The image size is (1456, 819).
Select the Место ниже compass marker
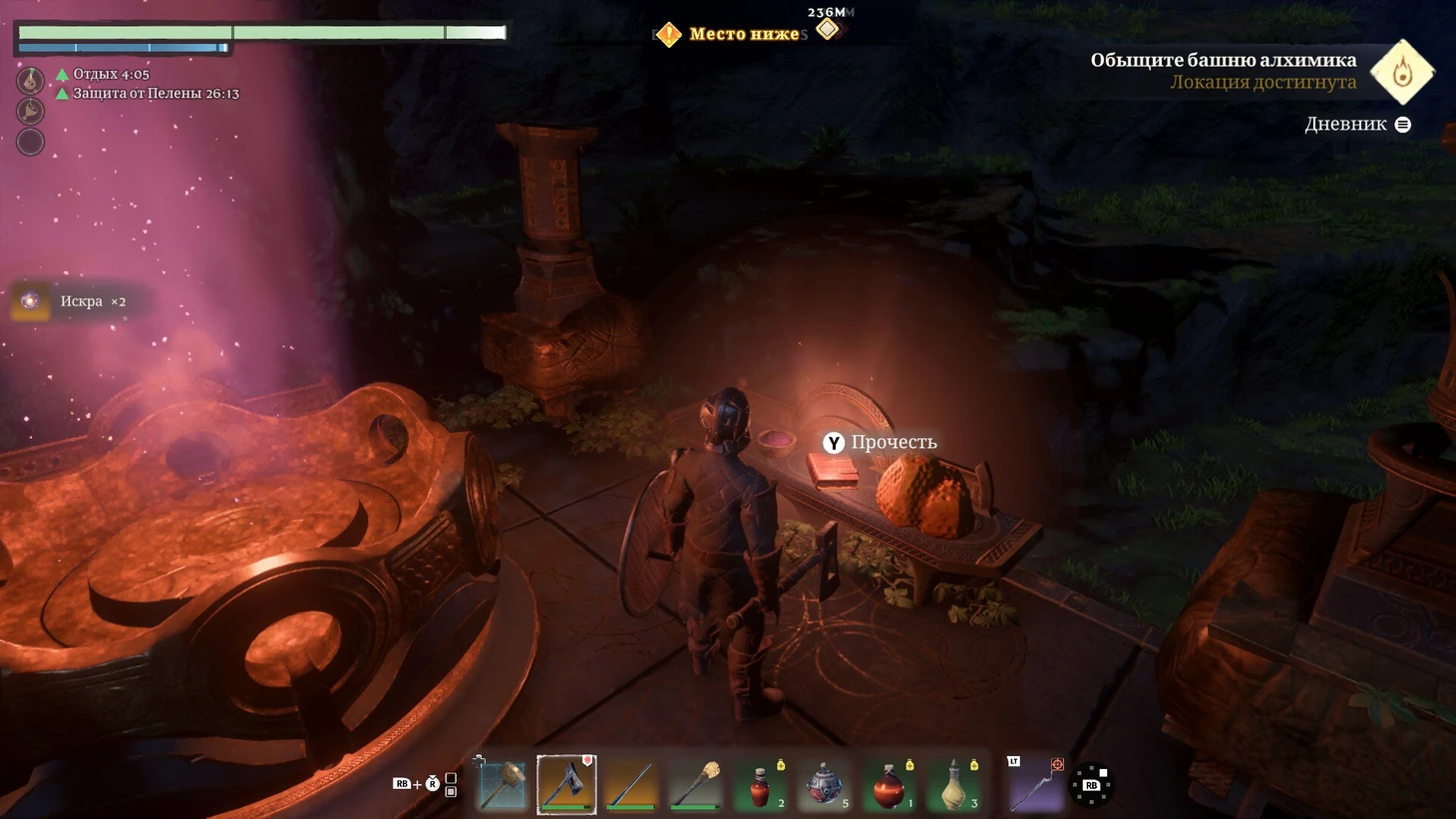tap(732, 35)
